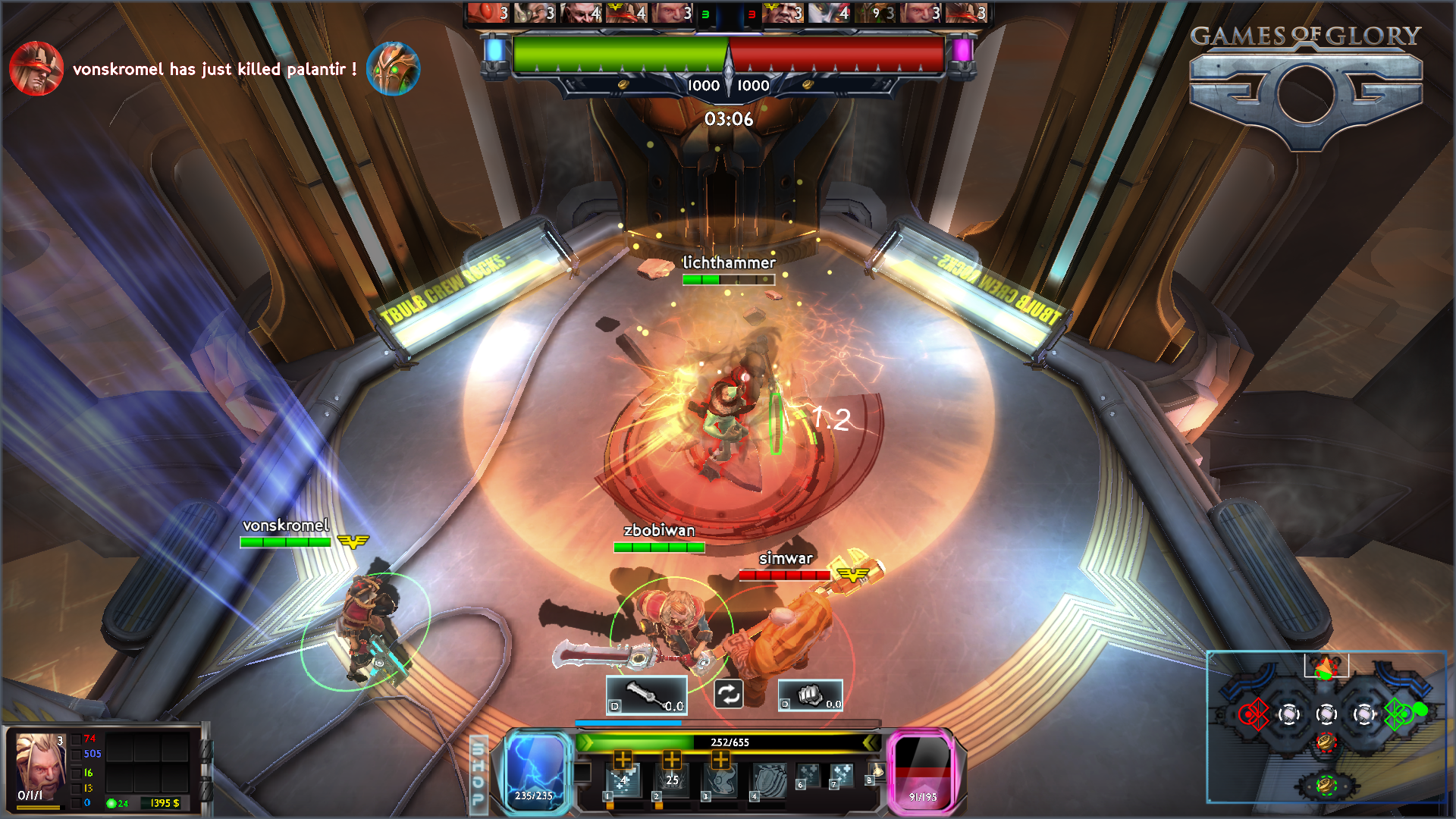Use the consumable in slot 6

pyautogui.click(x=808, y=775)
